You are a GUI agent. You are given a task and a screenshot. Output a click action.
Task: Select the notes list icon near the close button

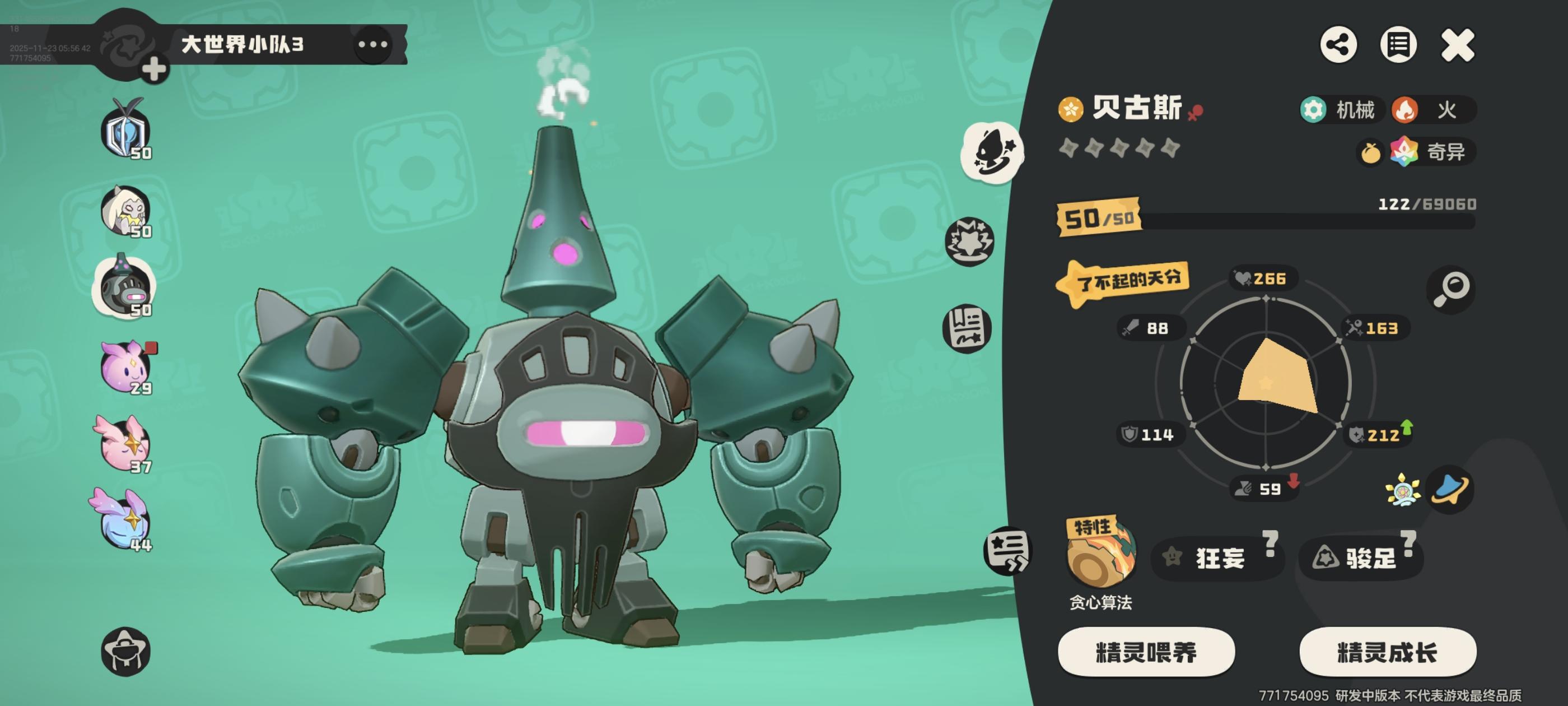1399,44
